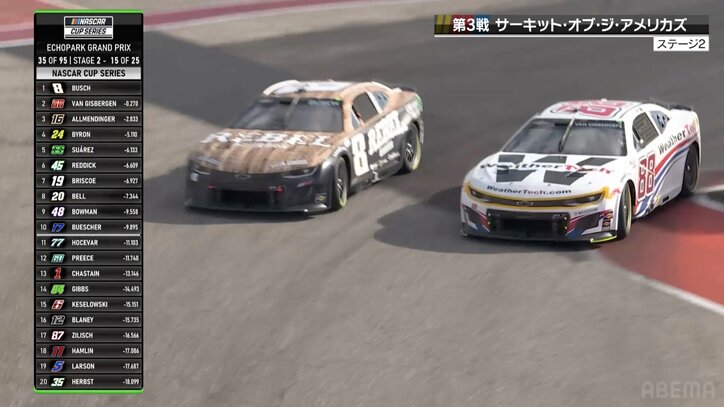Viewport: 724px width, 407px height.
Task: Pick Byron's row in the standings
Action: tap(88, 134)
